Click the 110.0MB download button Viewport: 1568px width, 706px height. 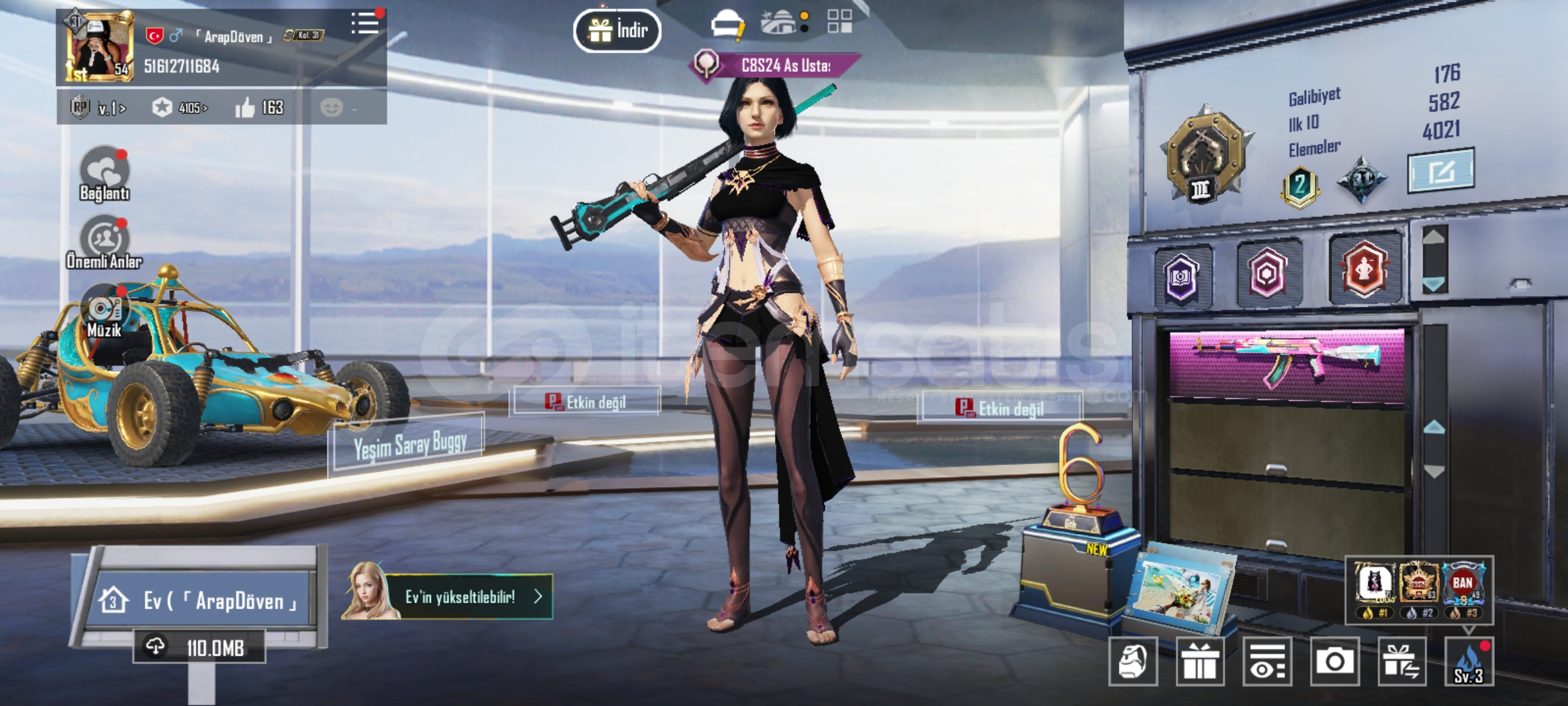tap(200, 647)
